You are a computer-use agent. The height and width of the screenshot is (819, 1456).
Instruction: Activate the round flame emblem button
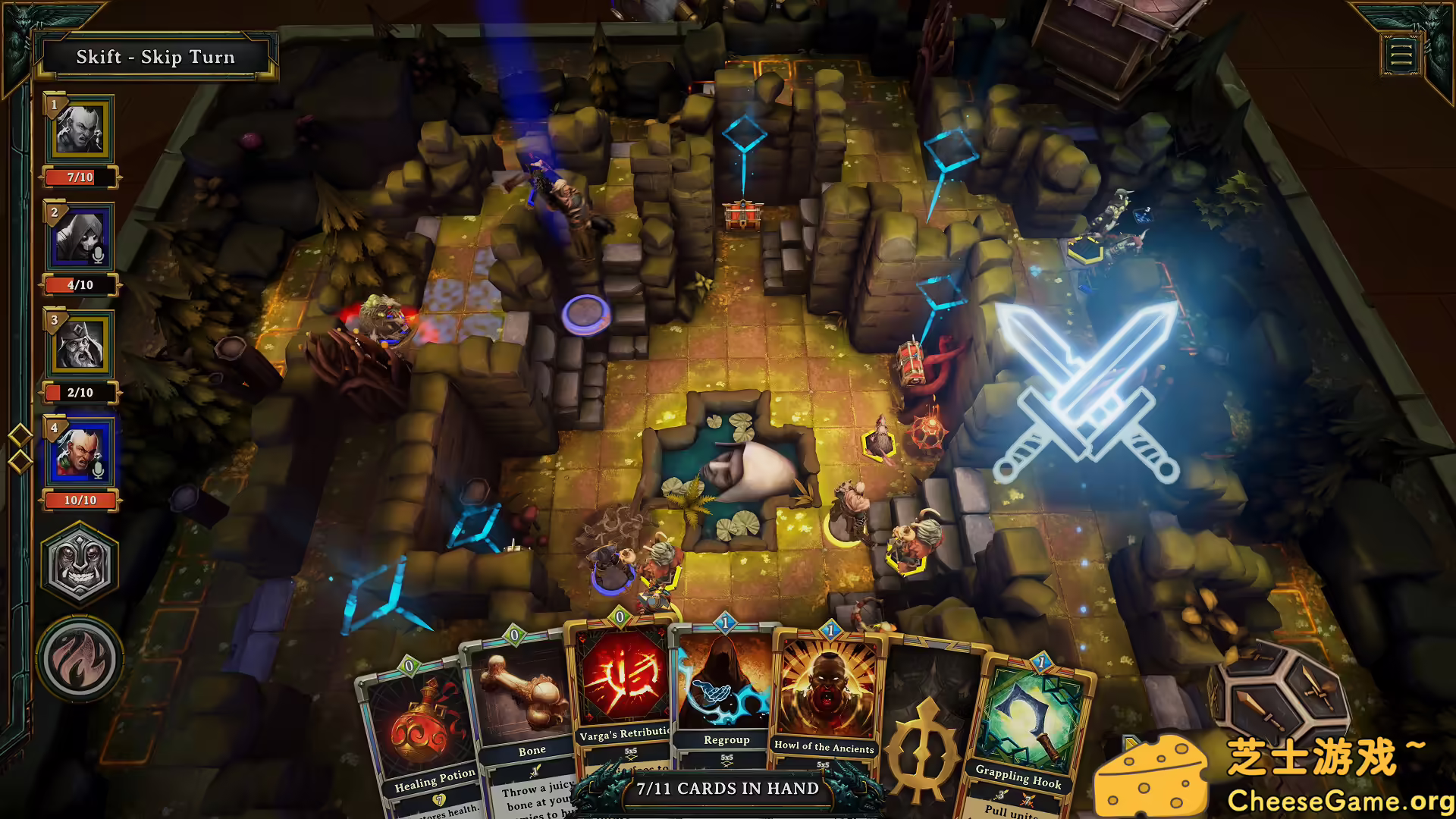(80, 659)
